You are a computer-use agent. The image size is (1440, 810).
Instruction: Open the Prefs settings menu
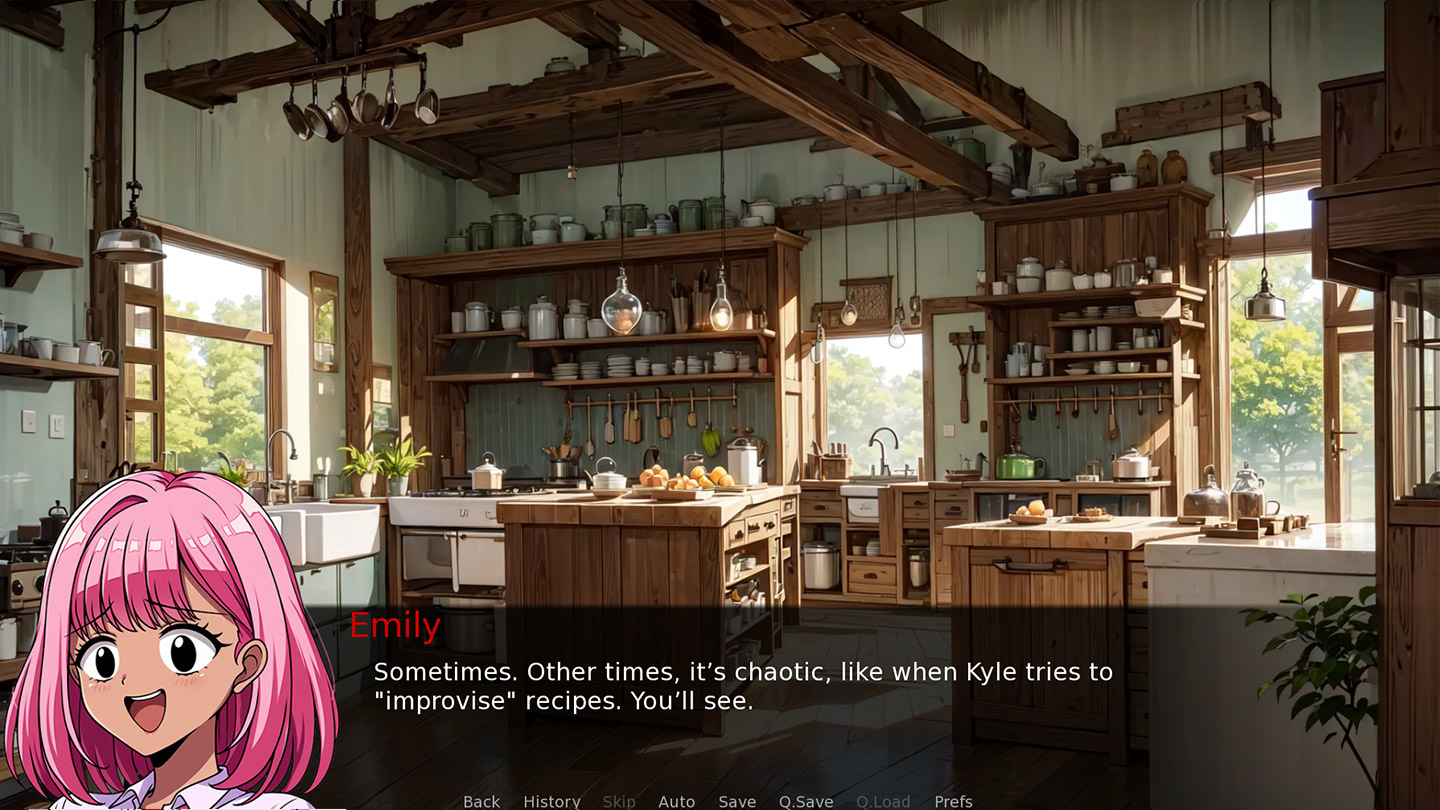click(953, 801)
